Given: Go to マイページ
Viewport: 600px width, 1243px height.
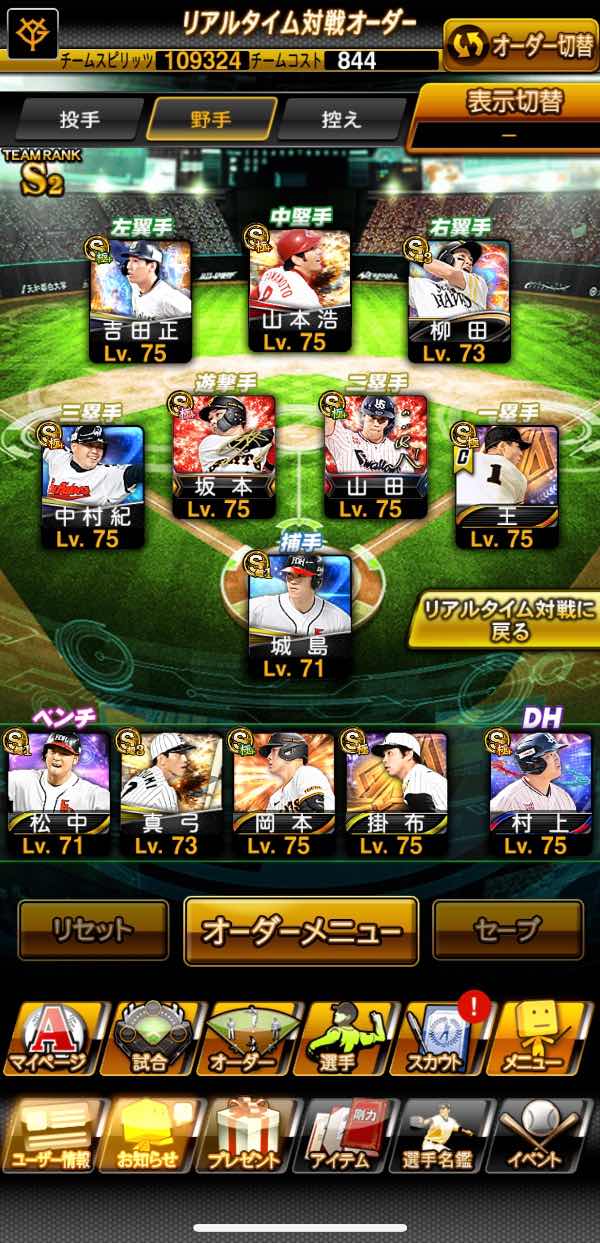Looking at the screenshot, I should pyautogui.click(x=50, y=1039).
